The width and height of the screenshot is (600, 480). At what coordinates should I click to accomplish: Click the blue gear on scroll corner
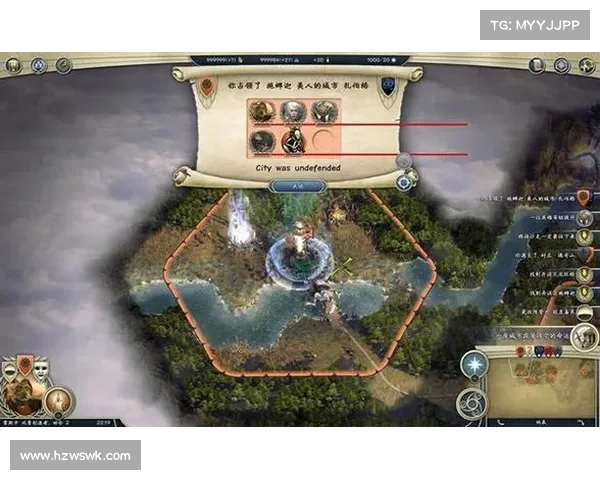click(405, 181)
